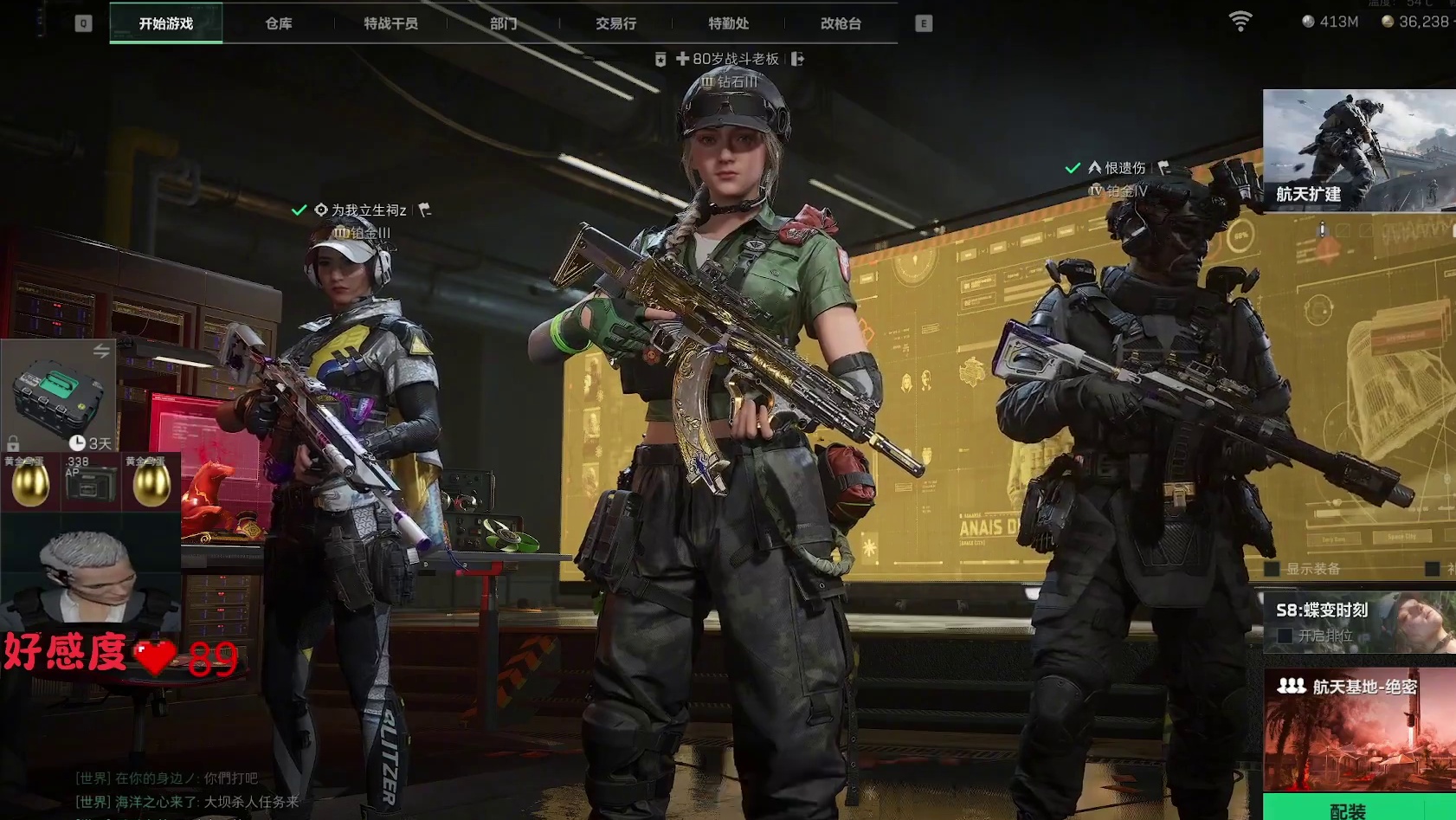Select teammate 恨遗伤 name tag
1456x820 pixels.
pyautogui.click(x=1124, y=168)
